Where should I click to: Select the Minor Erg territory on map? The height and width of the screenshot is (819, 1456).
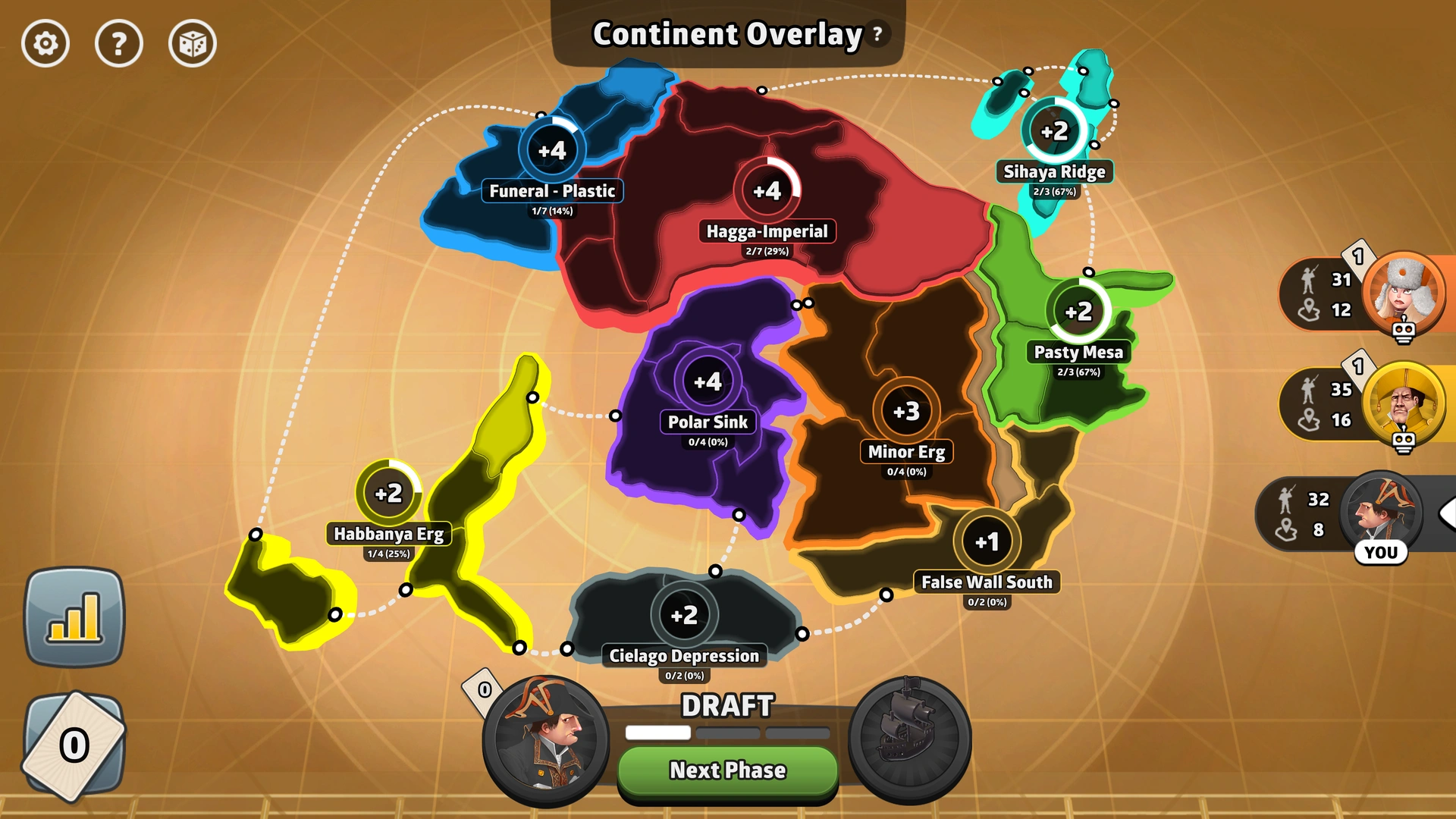[906, 451]
